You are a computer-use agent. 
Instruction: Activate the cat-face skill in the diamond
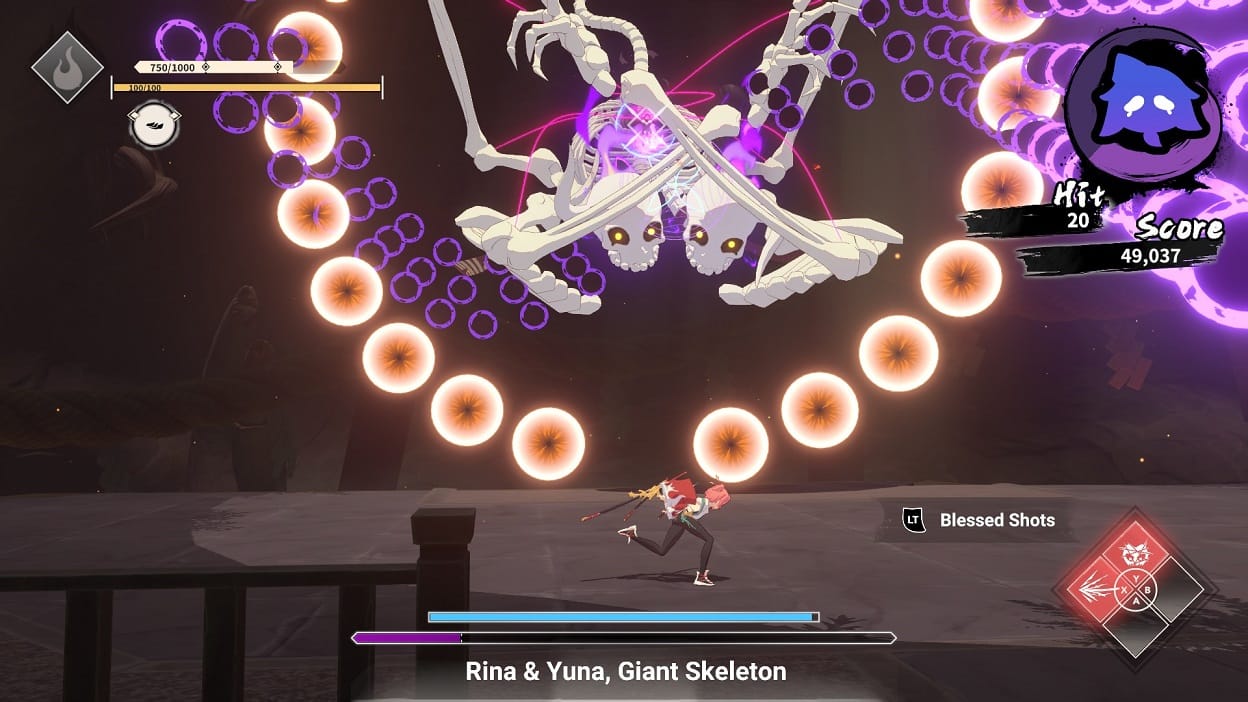tap(1135, 550)
